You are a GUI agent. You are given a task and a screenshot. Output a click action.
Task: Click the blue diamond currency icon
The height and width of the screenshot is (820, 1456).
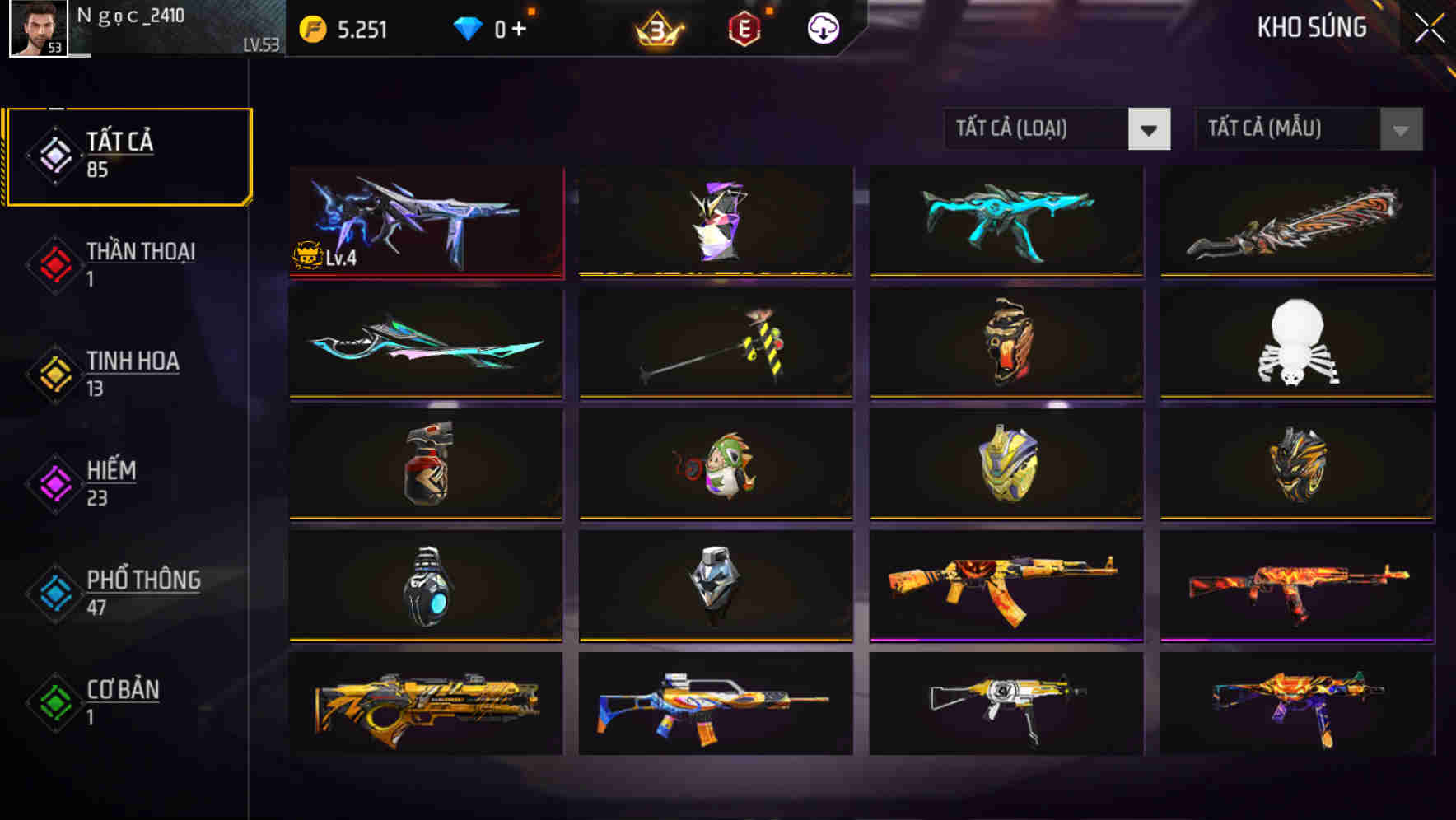click(469, 26)
